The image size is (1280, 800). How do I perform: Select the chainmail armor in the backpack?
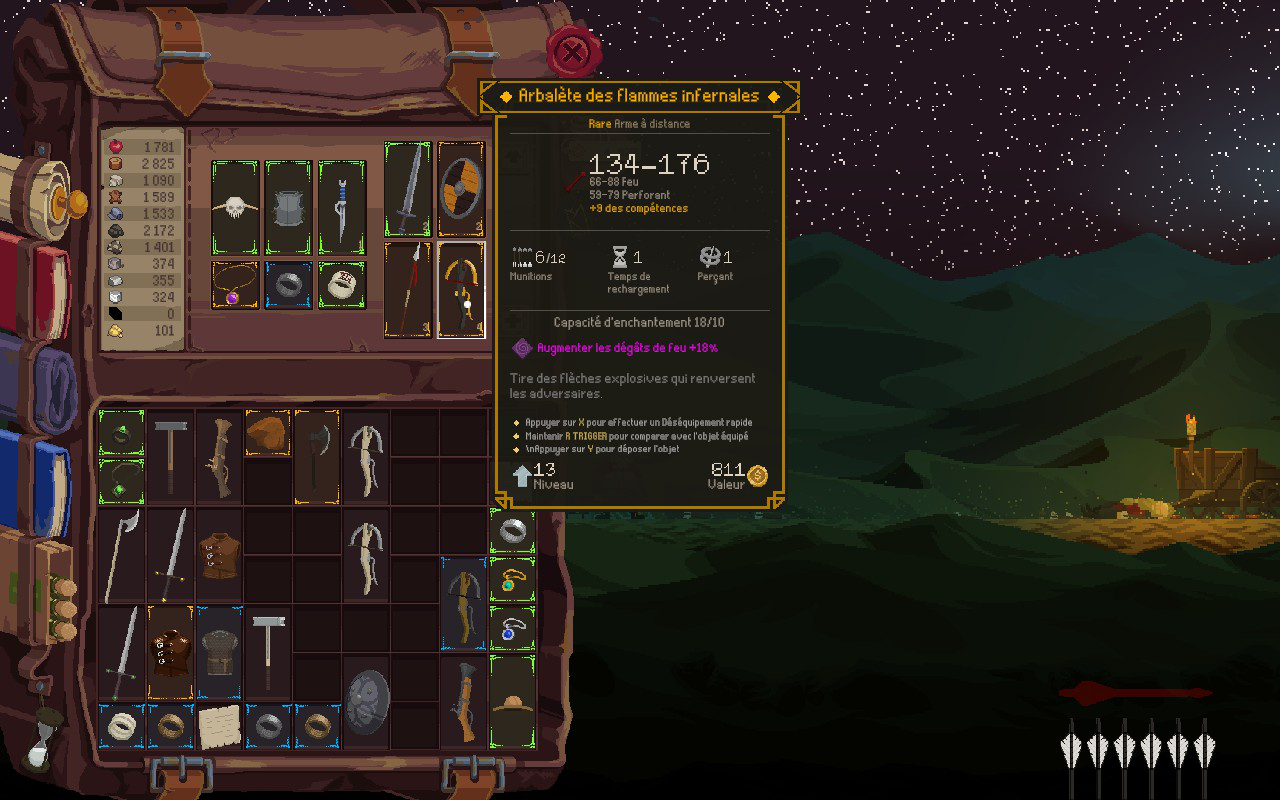(219, 651)
